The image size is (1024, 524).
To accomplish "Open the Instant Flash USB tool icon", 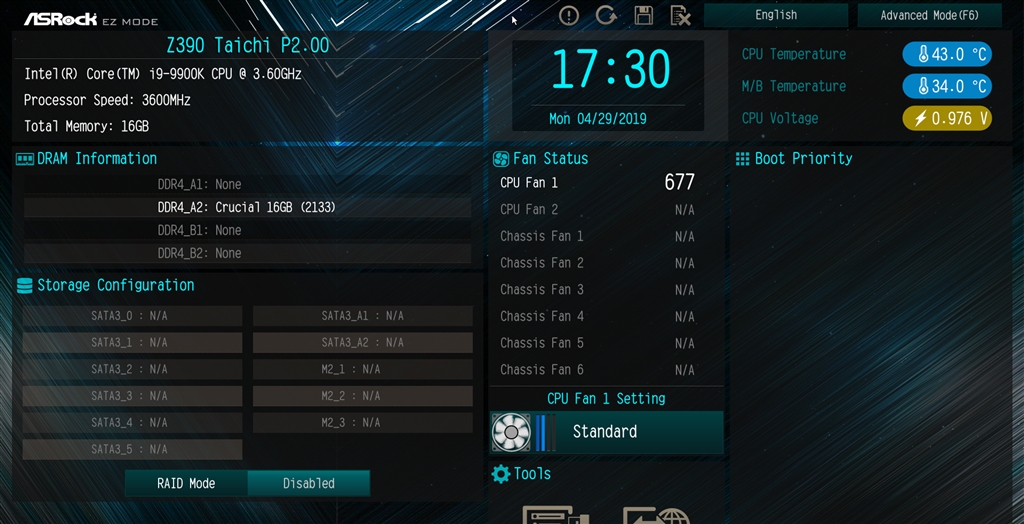I will (555, 513).
